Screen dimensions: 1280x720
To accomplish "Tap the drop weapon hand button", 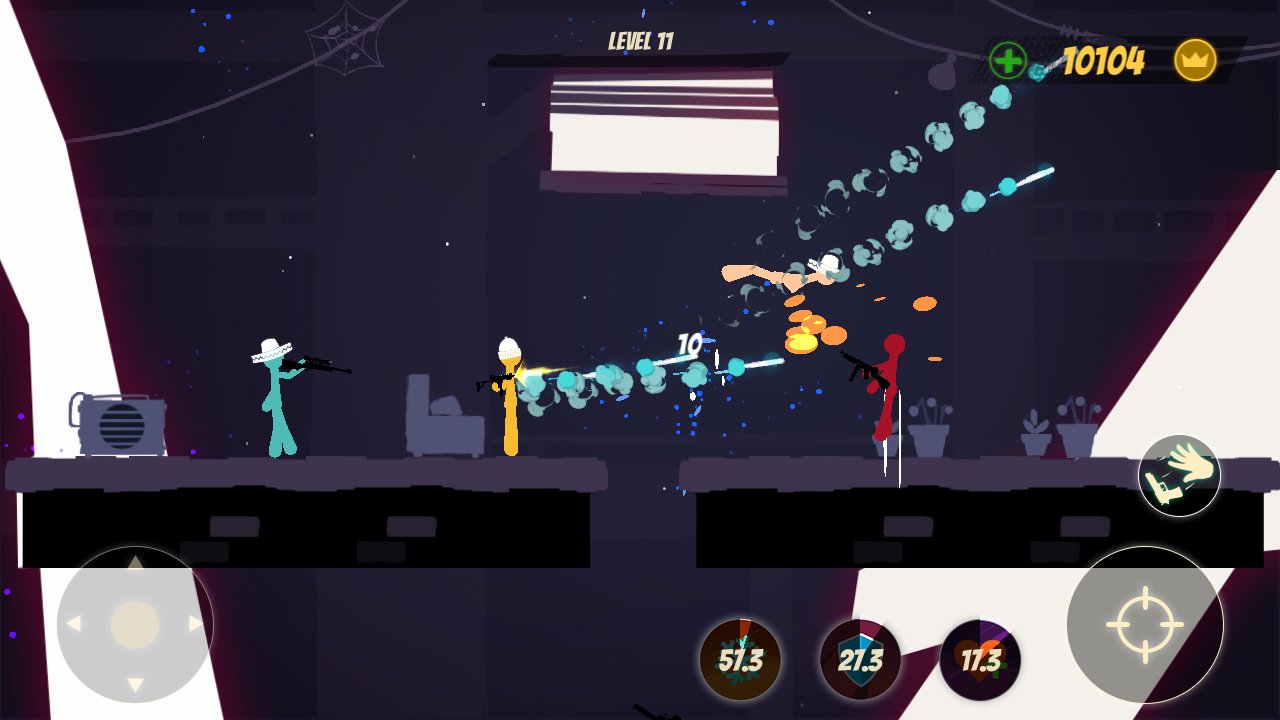I will [1179, 476].
